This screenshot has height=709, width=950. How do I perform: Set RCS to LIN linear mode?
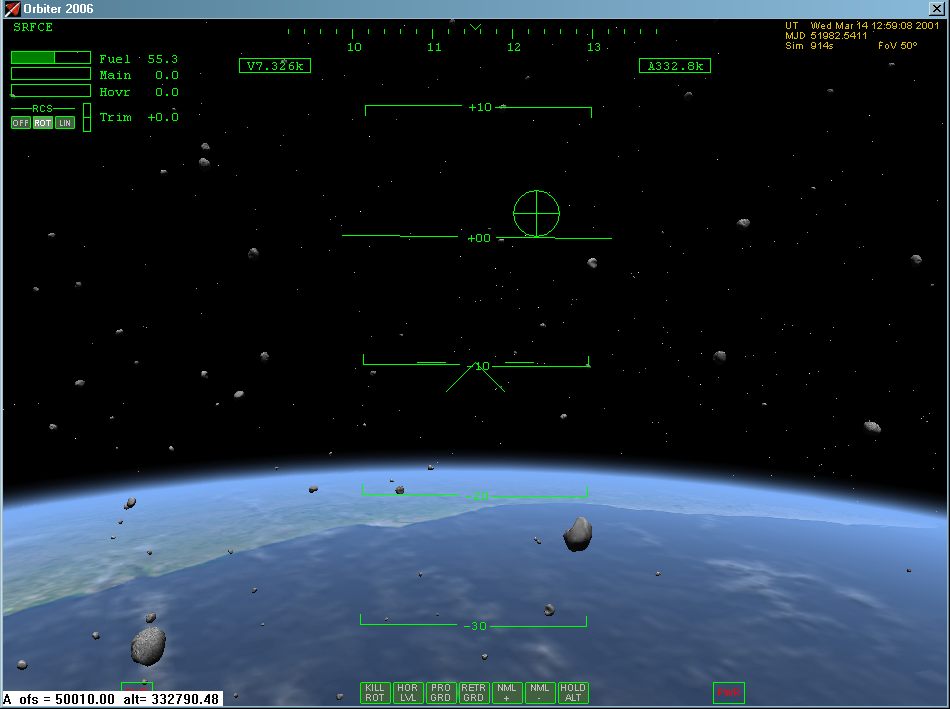pos(64,123)
